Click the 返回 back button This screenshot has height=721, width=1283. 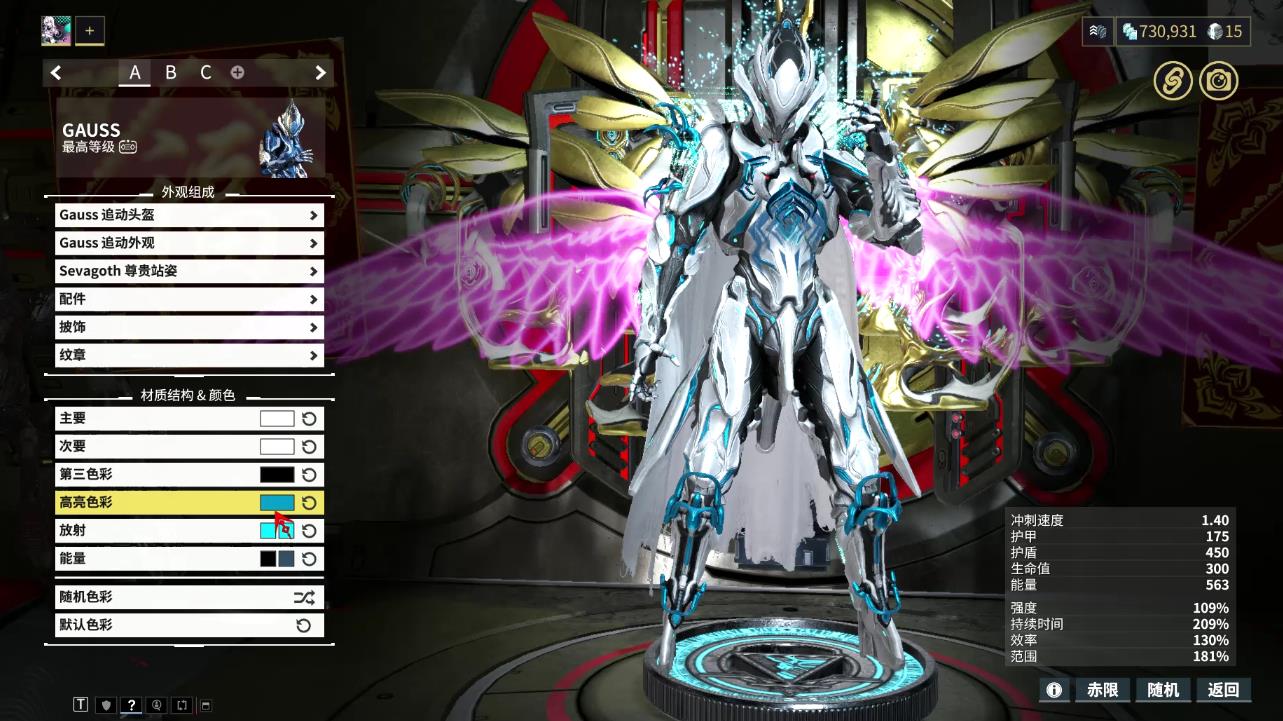click(x=1223, y=689)
